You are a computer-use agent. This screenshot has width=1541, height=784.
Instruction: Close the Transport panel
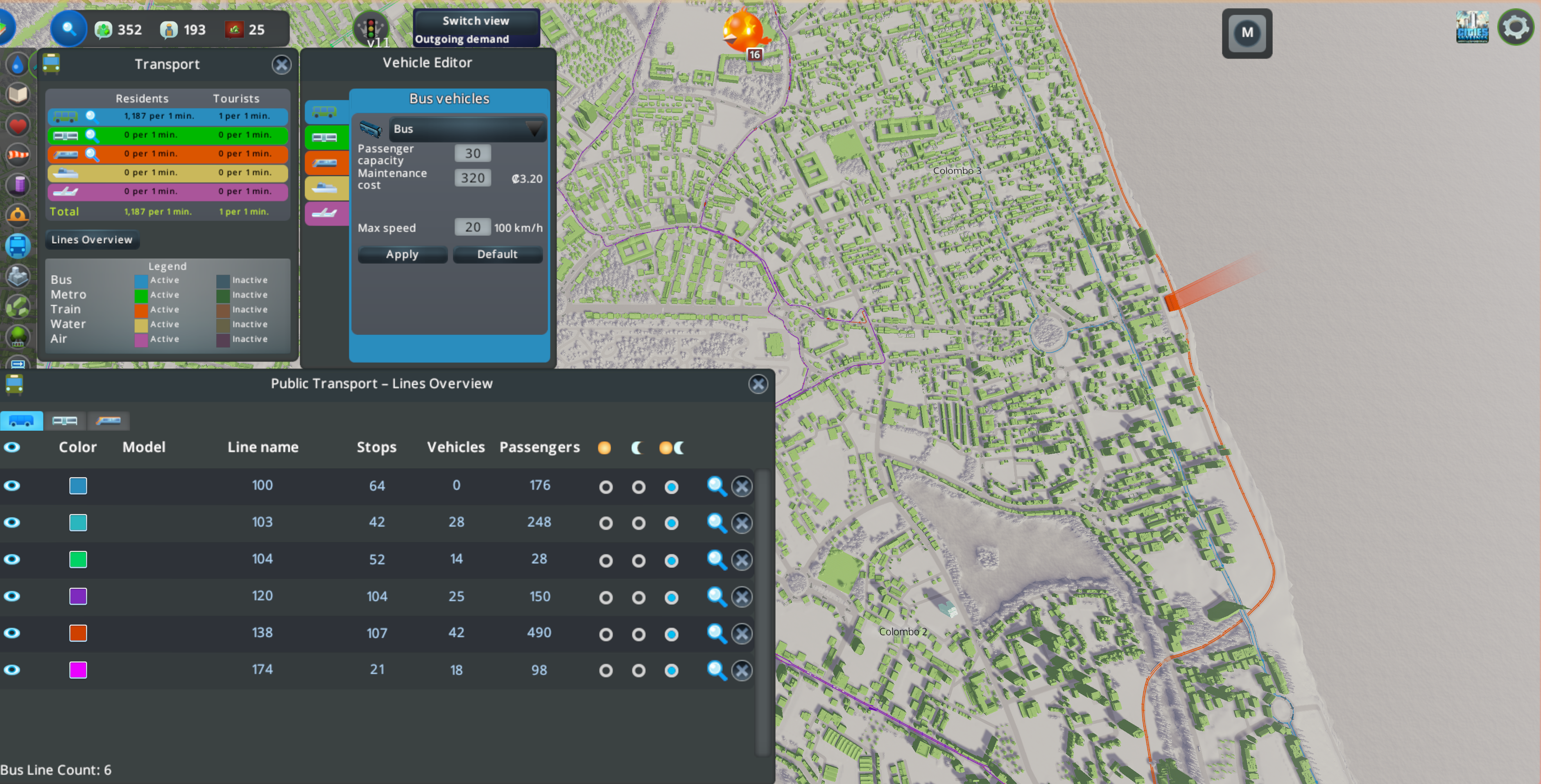281,65
